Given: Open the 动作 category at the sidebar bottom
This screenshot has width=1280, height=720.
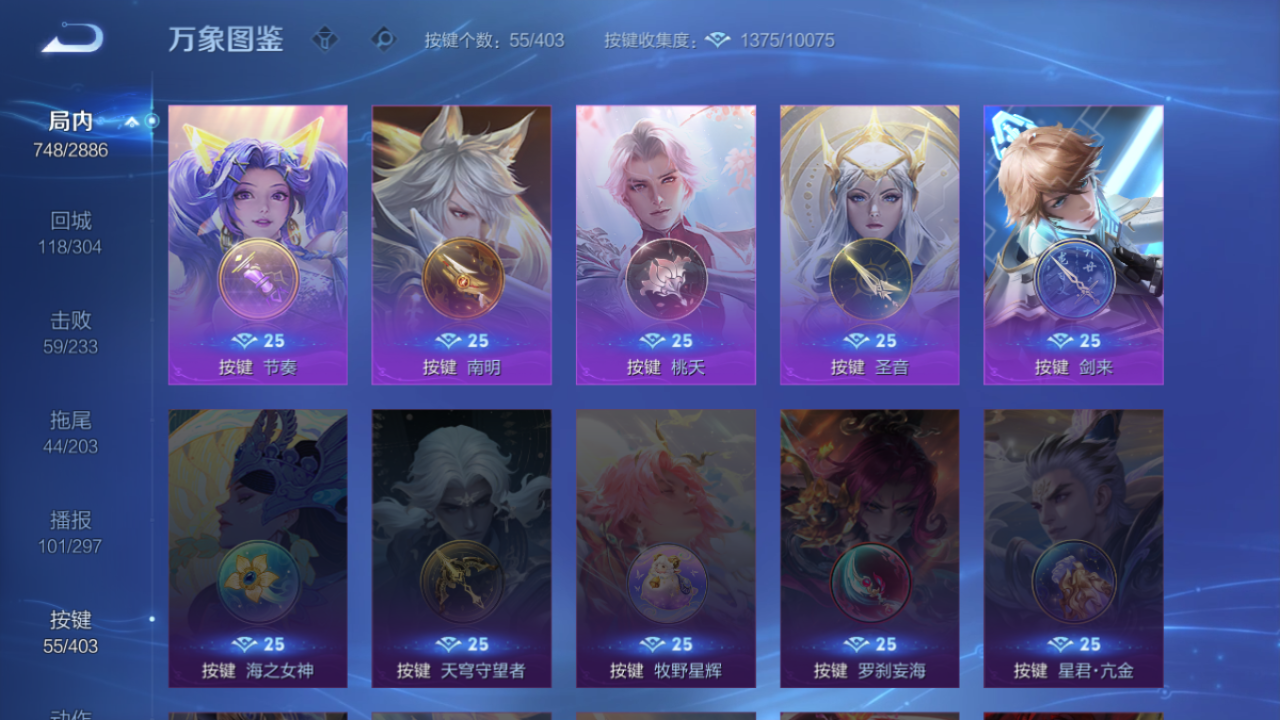Looking at the screenshot, I should pos(70,714).
